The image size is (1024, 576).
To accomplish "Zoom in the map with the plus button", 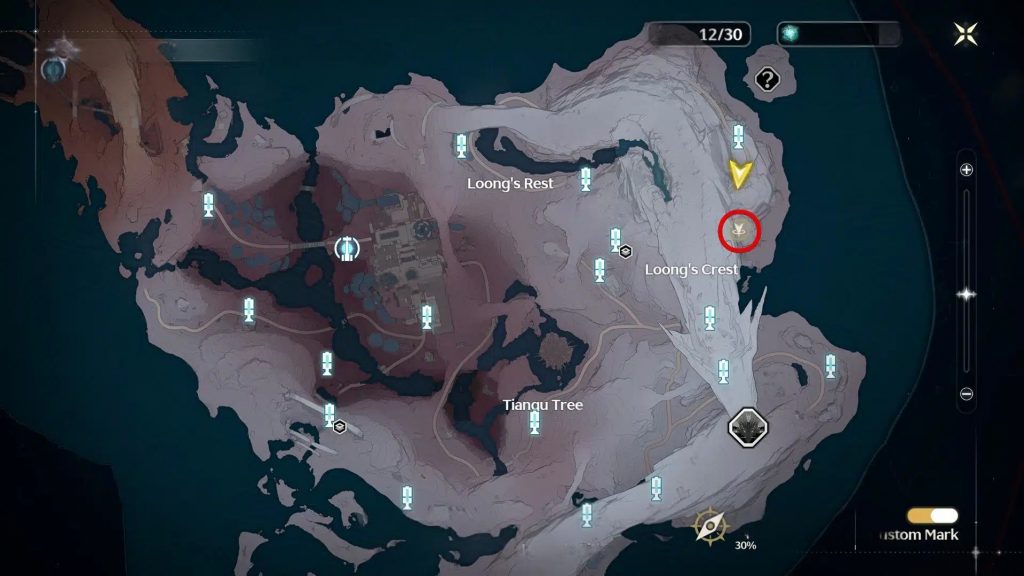I will pyautogui.click(x=966, y=170).
